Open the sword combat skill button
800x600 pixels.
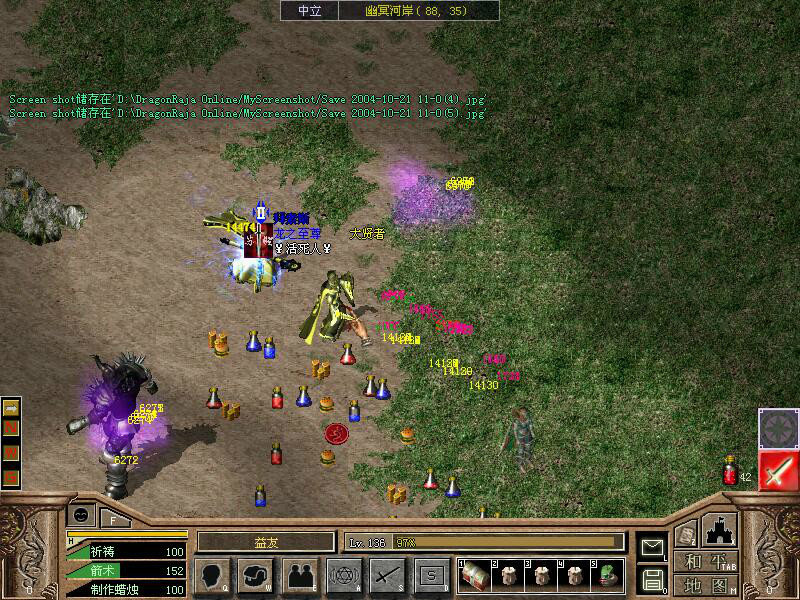click(x=387, y=574)
